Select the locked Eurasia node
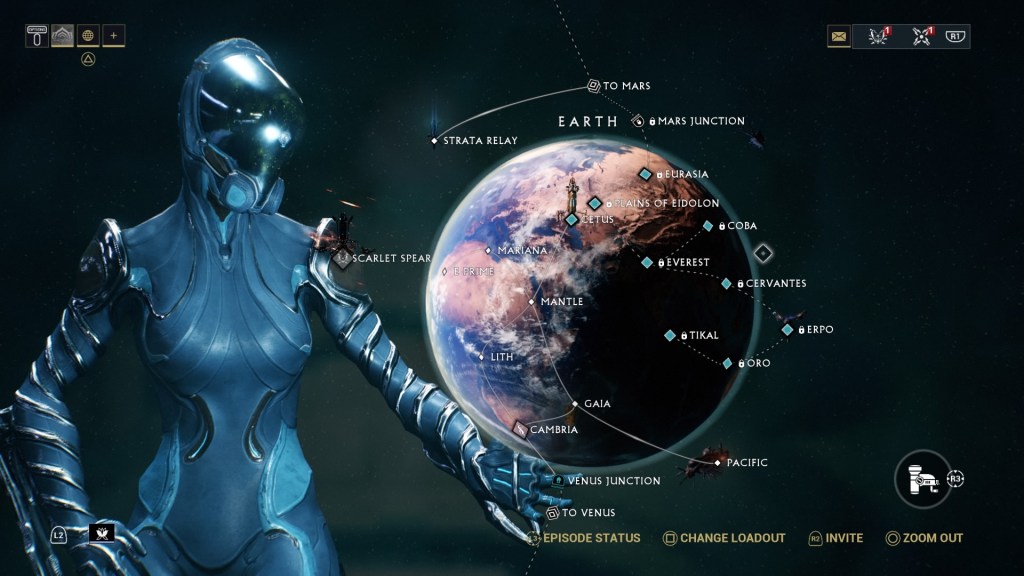The height and width of the screenshot is (576, 1024). coord(645,174)
